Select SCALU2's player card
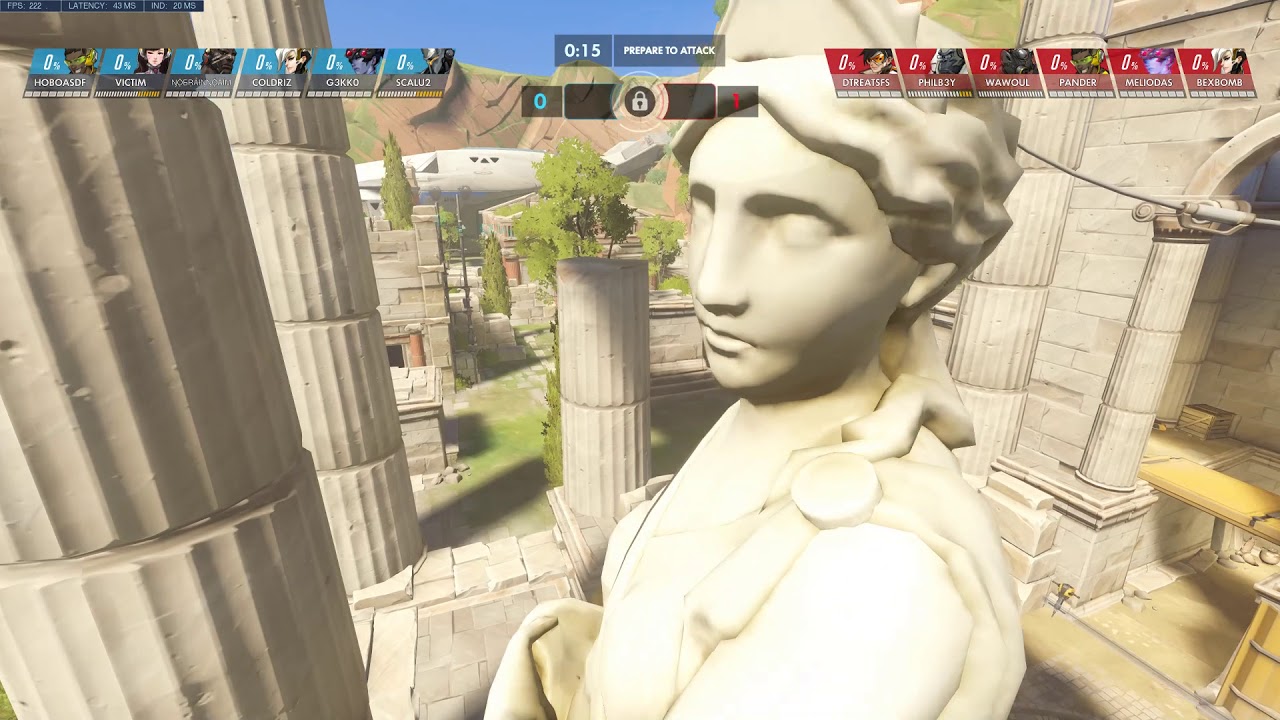1280x720 pixels. click(413, 72)
